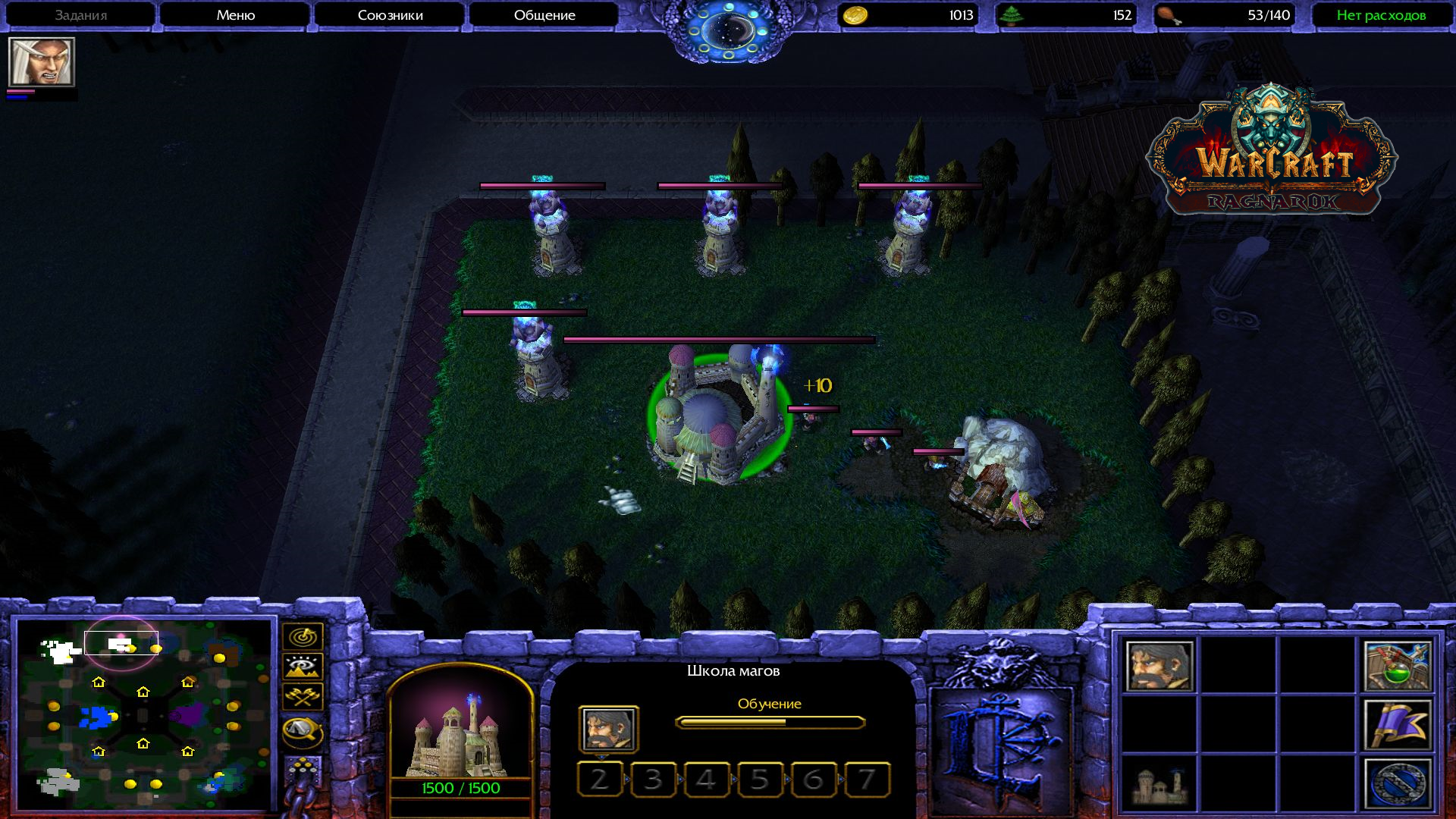Open the Общение chat log
Screen dimensions: 1456x819
coord(544,15)
